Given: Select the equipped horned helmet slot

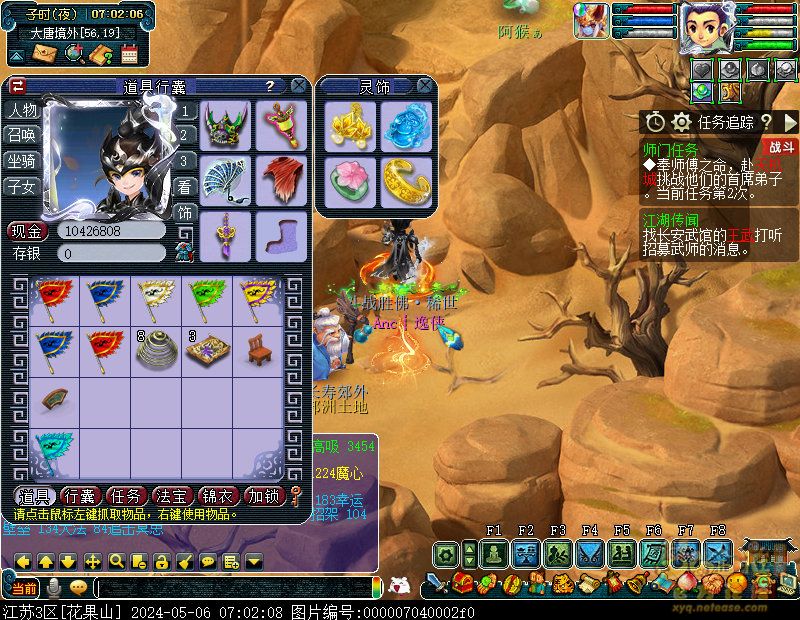Looking at the screenshot, I should pos(227,124).
